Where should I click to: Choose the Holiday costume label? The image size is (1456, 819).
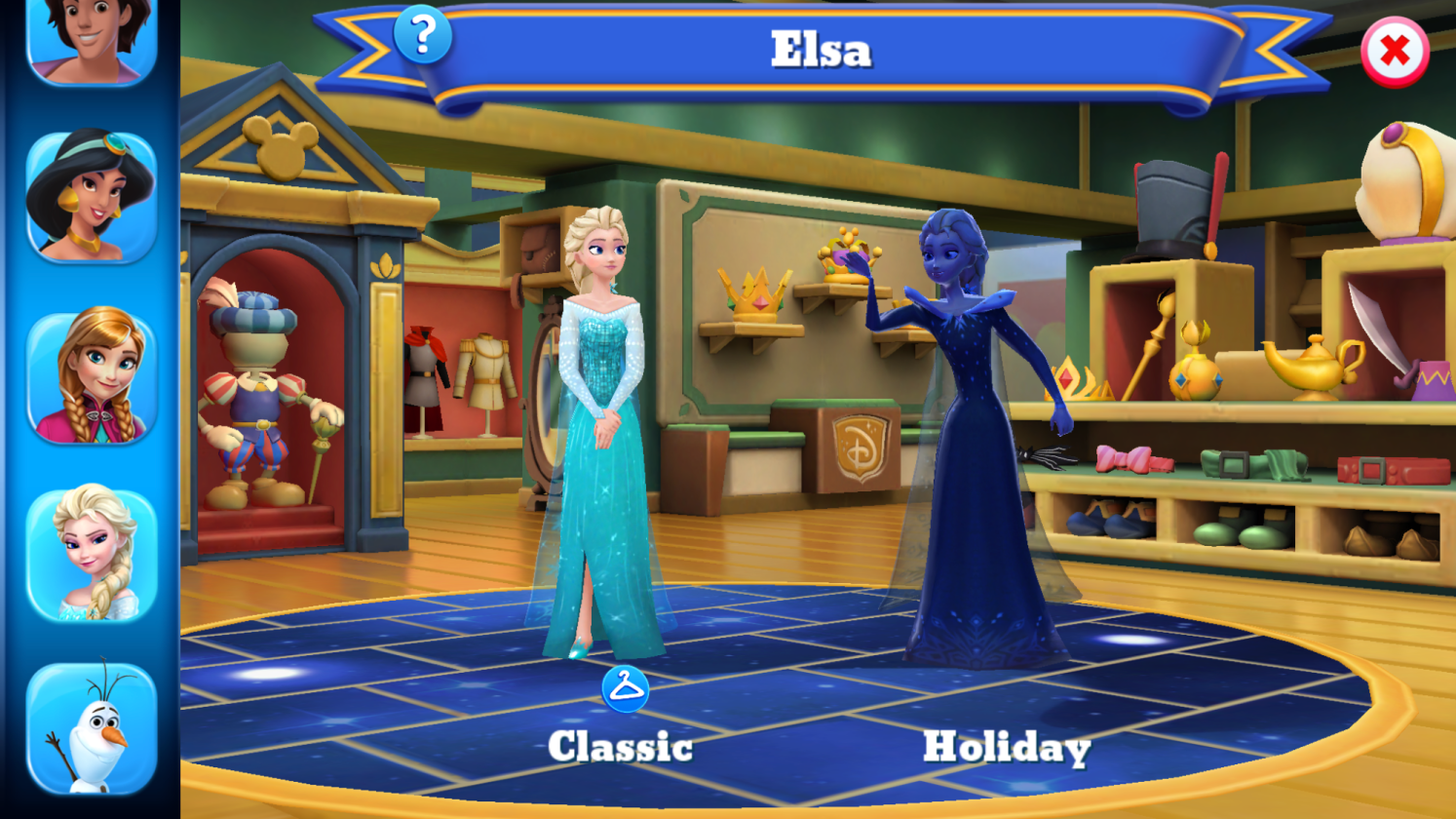tap(1006, 747)
